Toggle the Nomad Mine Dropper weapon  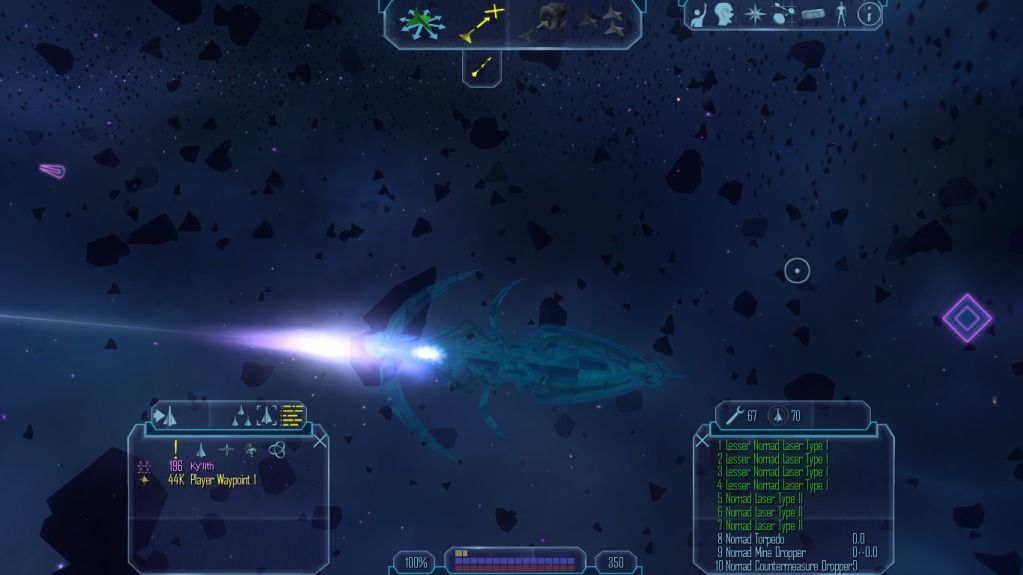tap(761, 553)
